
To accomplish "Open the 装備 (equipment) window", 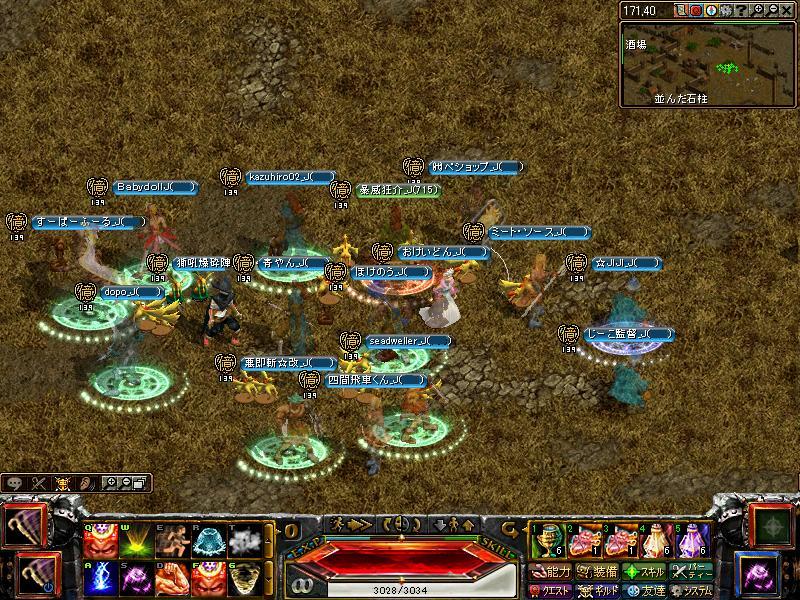I will 596,572.
